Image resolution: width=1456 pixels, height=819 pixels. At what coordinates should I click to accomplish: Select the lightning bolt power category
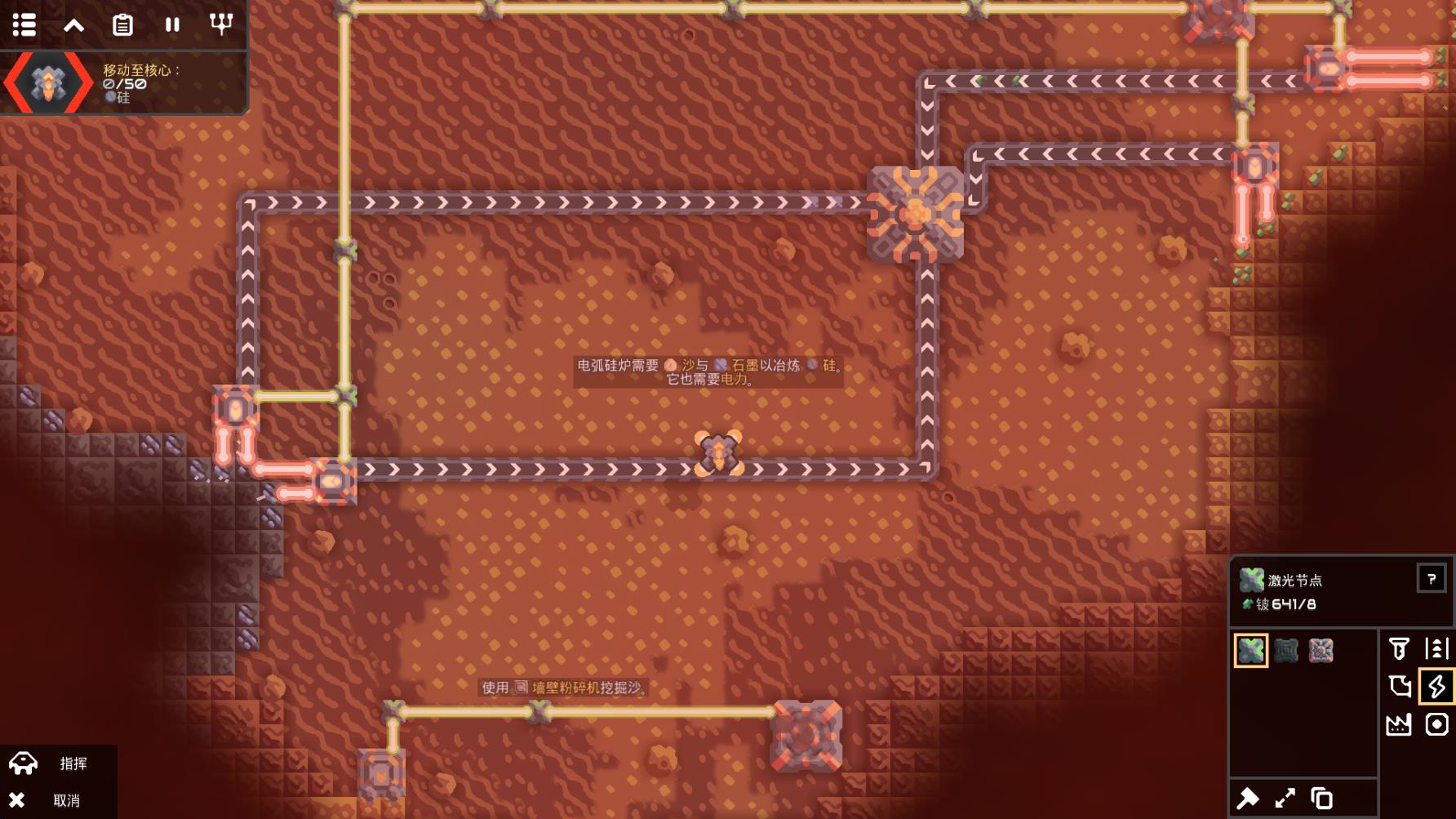point(1436,687)
